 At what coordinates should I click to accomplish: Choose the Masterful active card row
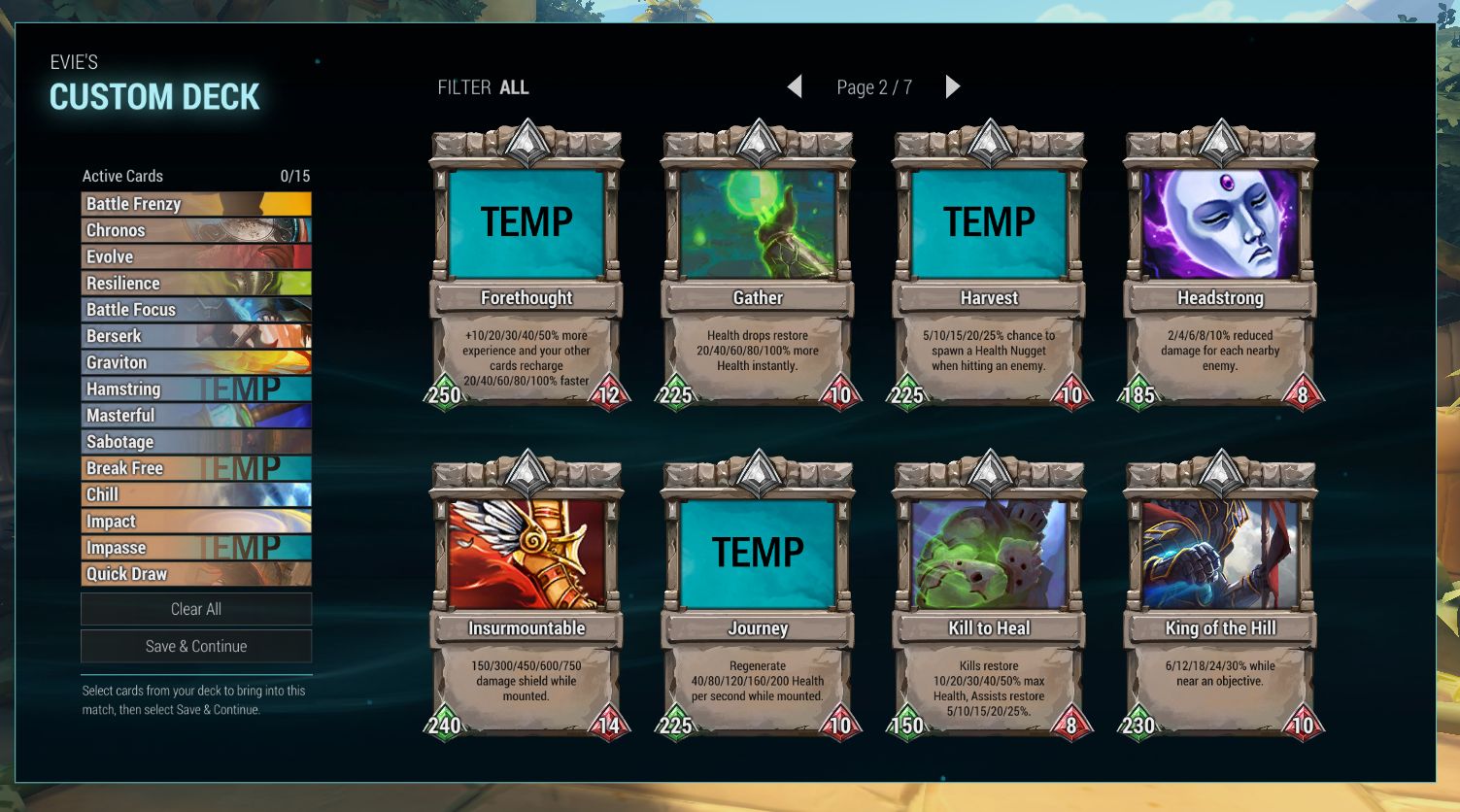click(x=196, y=416)
